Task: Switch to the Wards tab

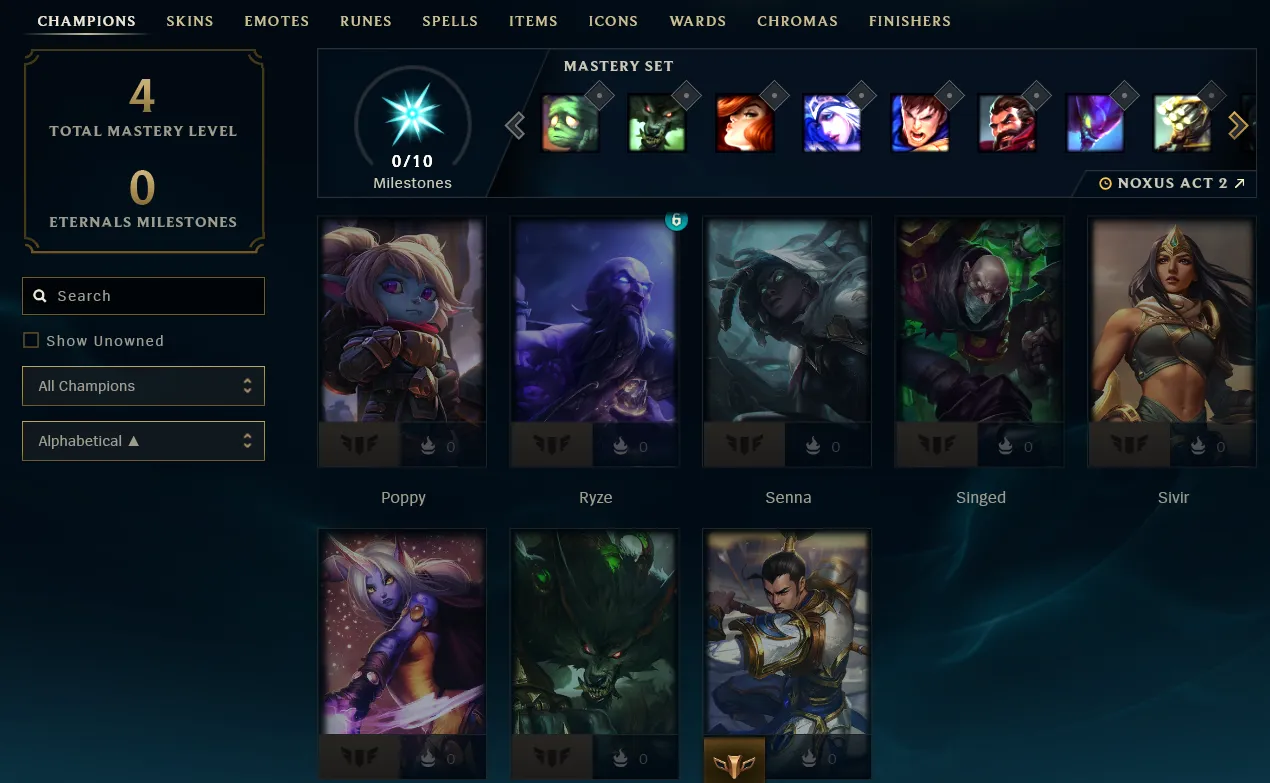Action: [698, 21]
